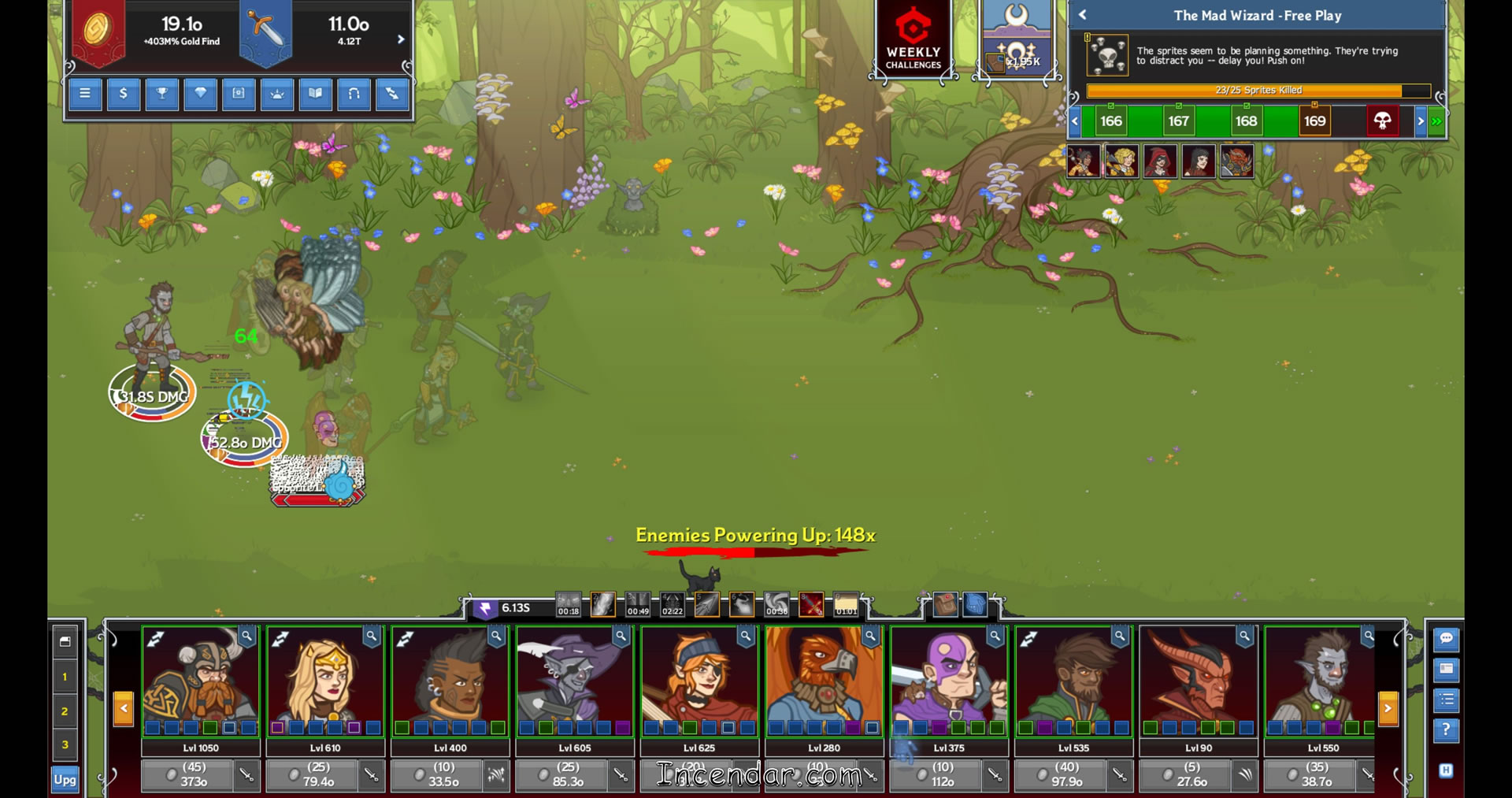Viewport: 1512px width, 798px height.
Task: Jump to area 166
Action: pos(1111,121)
